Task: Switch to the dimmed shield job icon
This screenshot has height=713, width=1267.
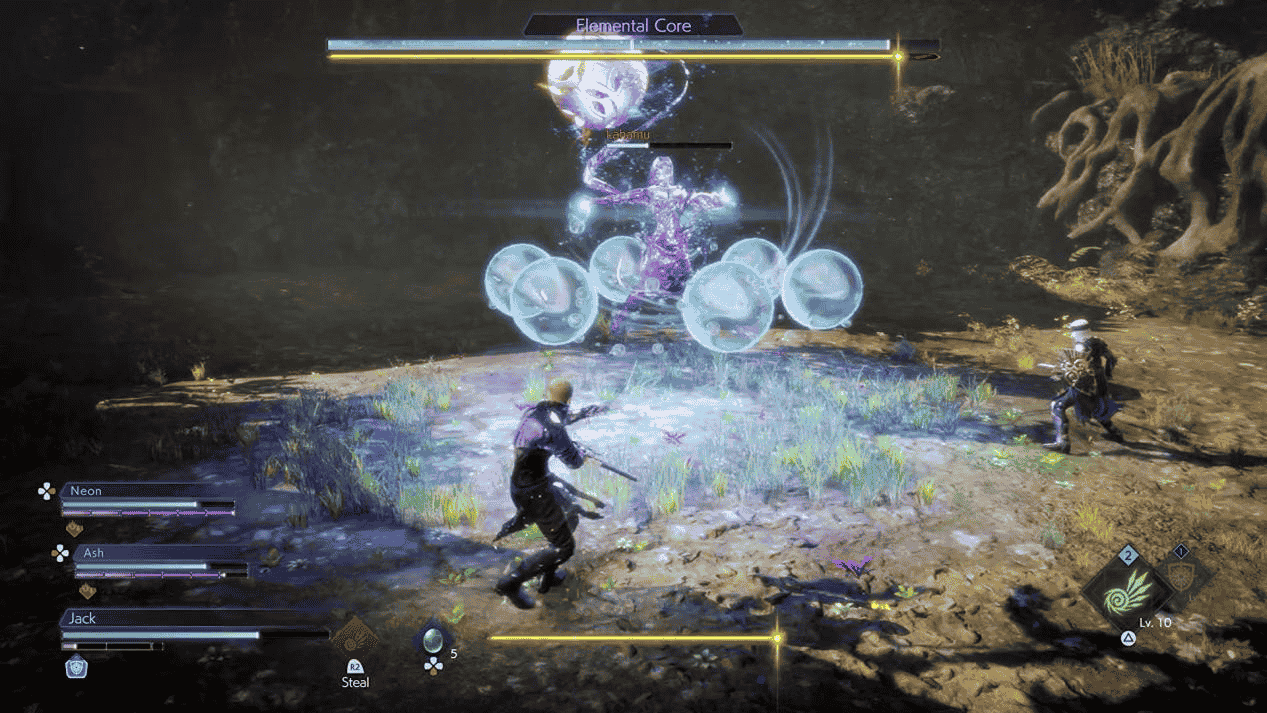Action: pyautogui.click(x=1182, y=578)
